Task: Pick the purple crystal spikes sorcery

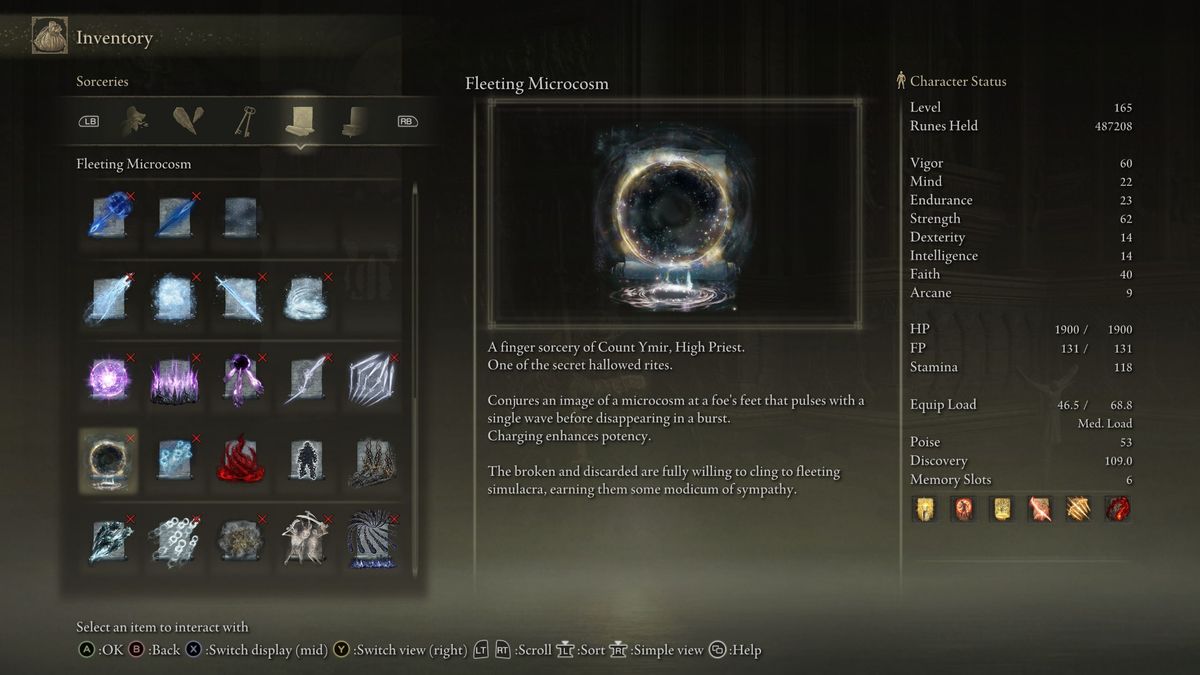Action: click(173, 381)
